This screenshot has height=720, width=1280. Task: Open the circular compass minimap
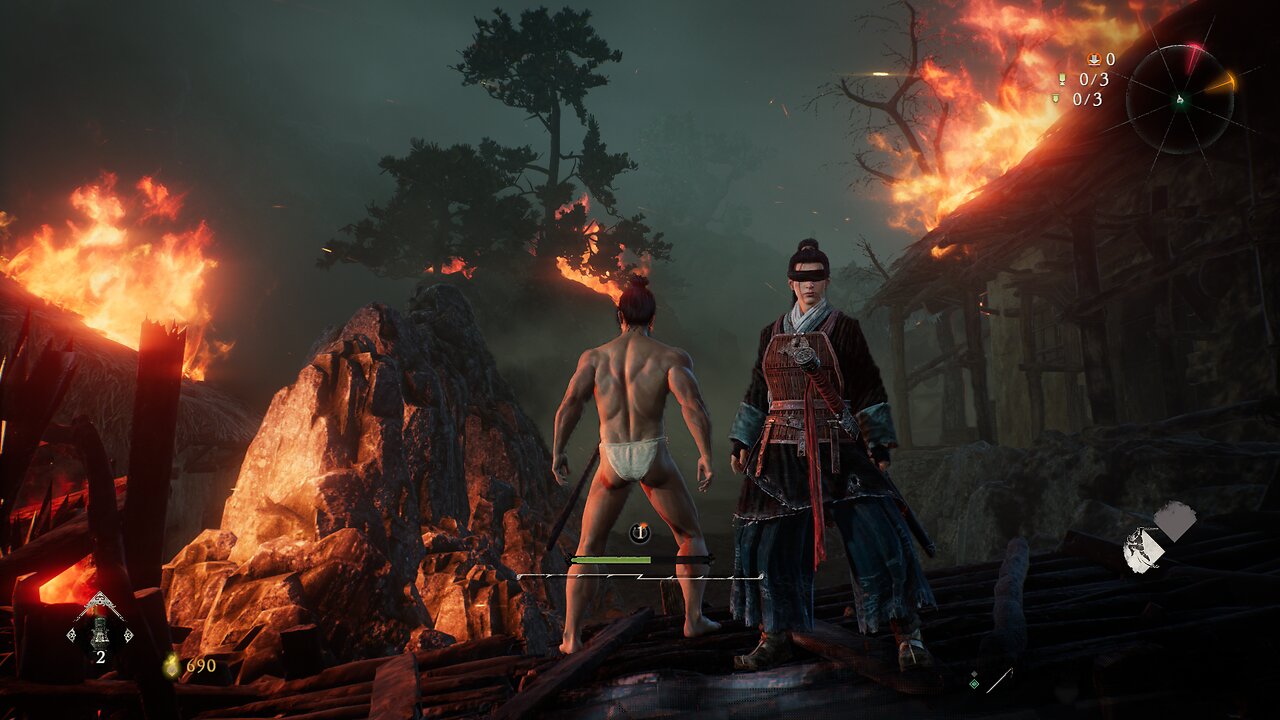click(x=1180, y=98)
